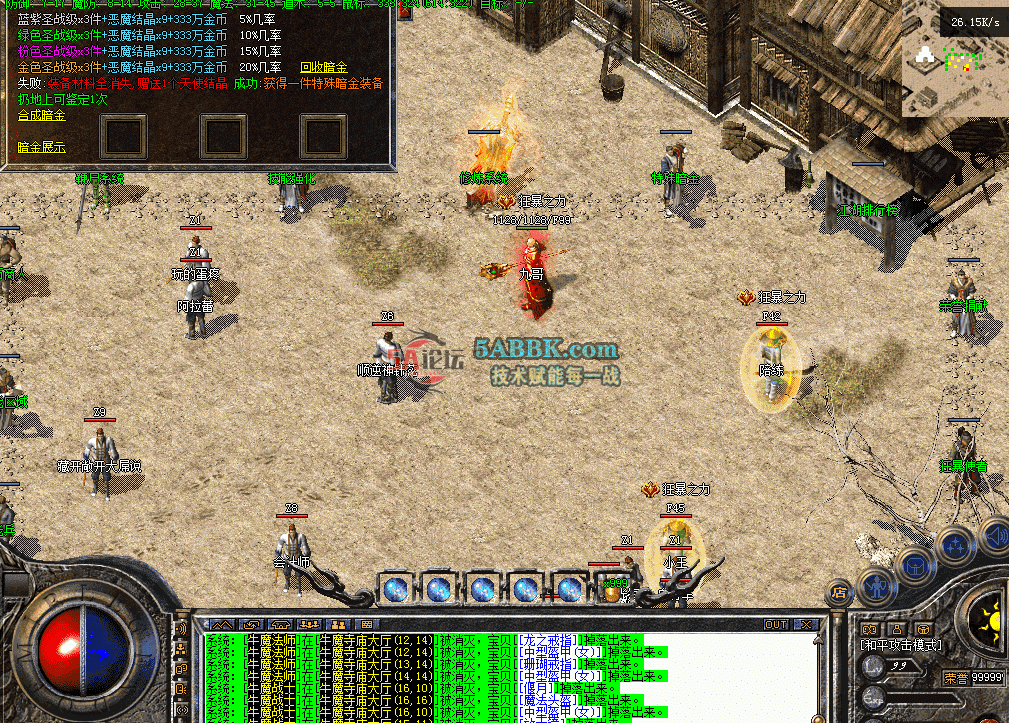Show the 暗金展示 display link

click(x=41, y=147)
